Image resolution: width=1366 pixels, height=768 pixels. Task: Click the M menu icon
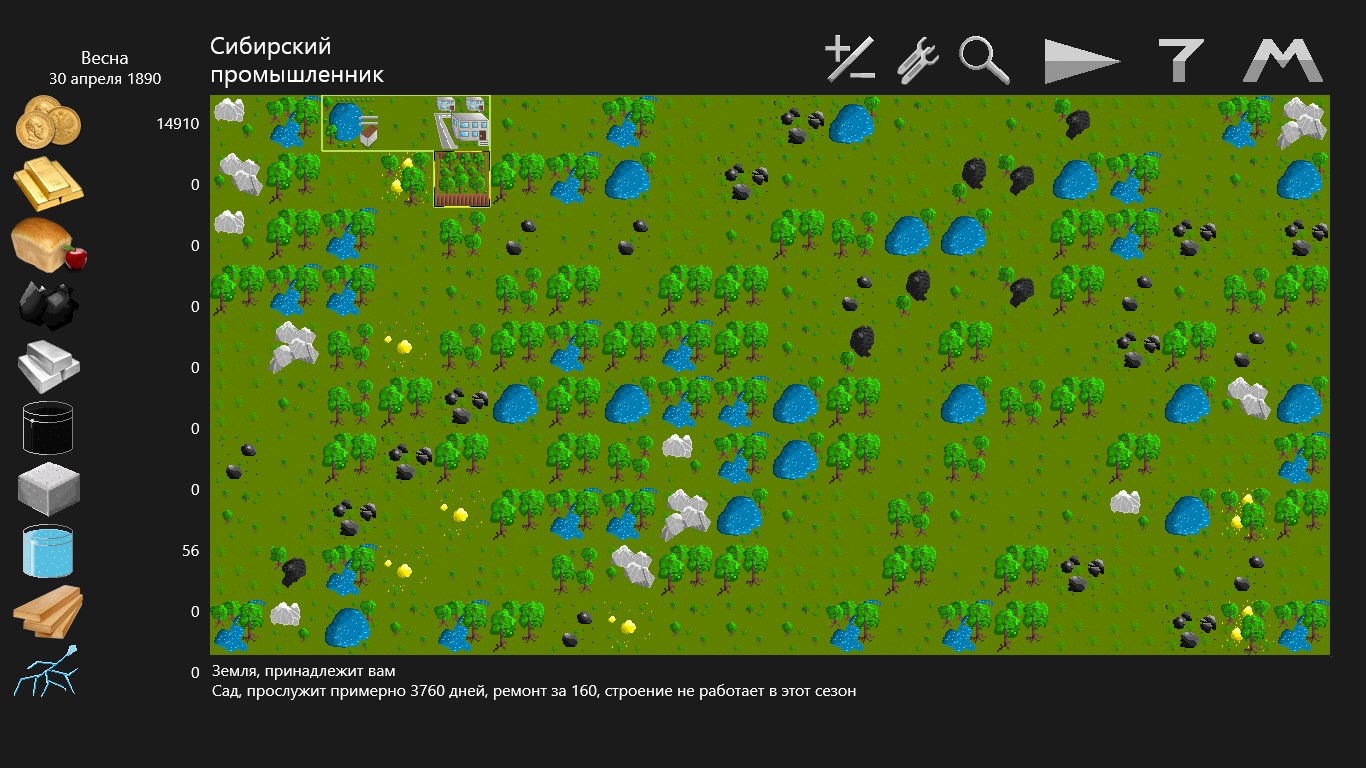pyautogui.click(x=1283, y=60)
